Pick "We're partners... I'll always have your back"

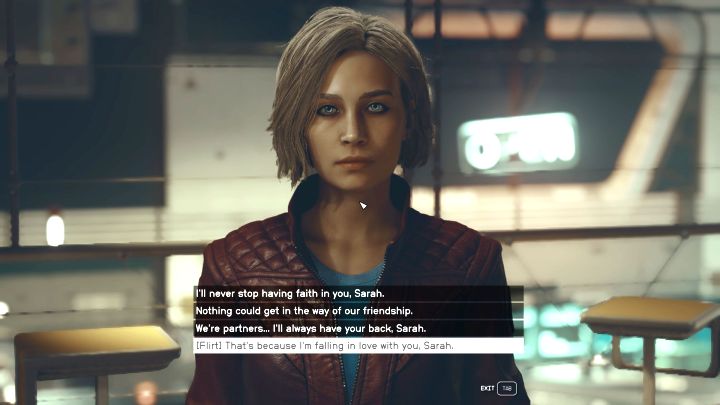[310, 328]
